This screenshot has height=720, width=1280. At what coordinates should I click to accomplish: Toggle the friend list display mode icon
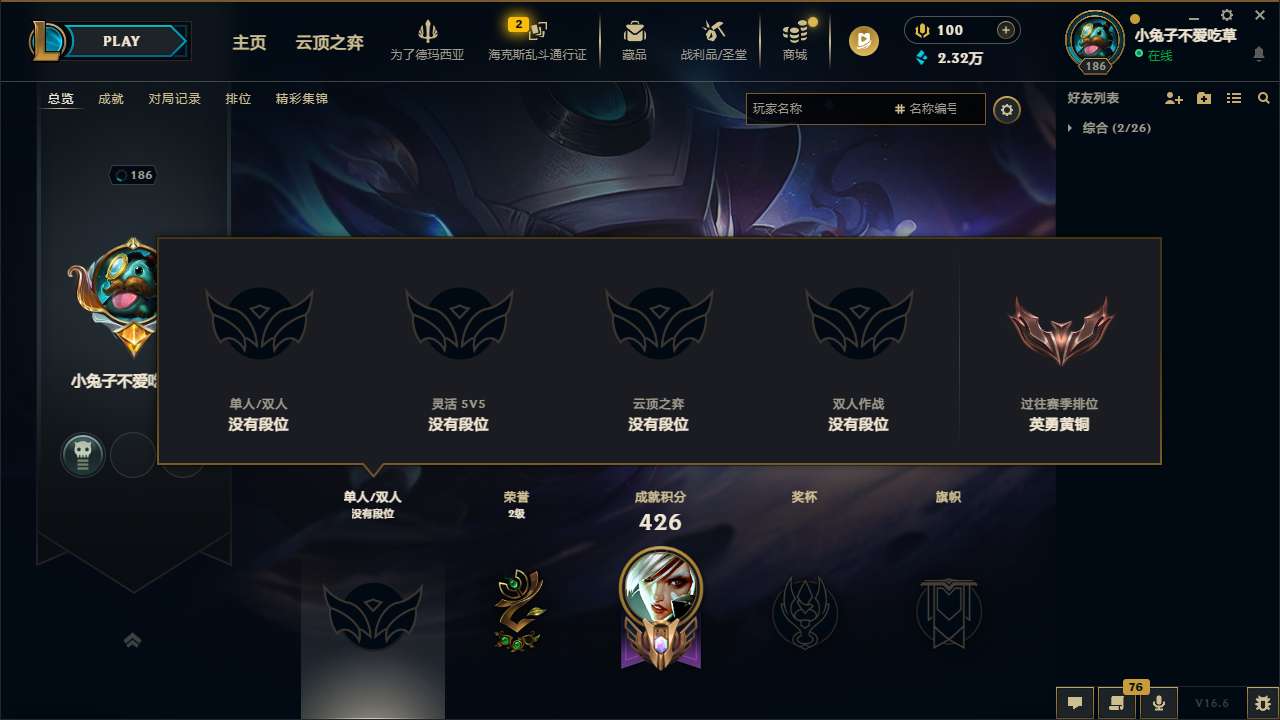(x=1233, y=98)
